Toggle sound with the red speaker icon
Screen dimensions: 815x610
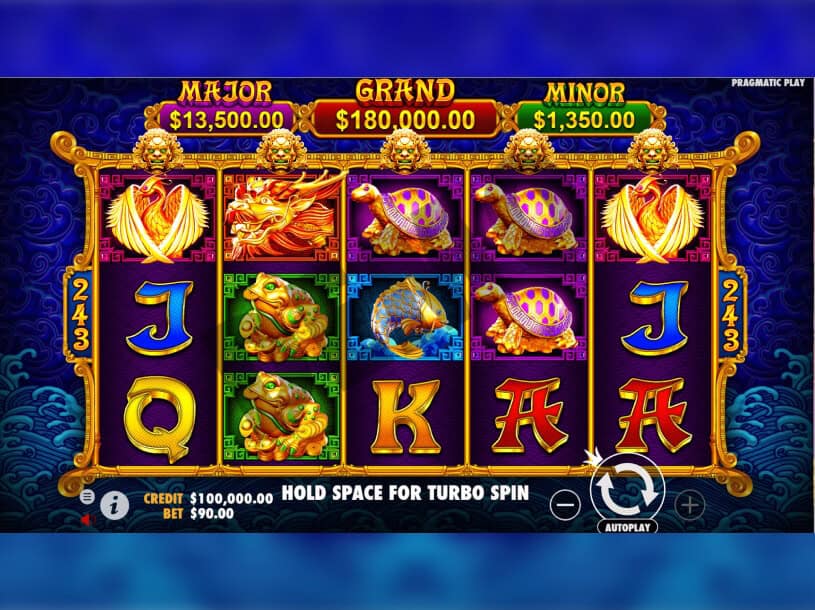coord(86,519)
